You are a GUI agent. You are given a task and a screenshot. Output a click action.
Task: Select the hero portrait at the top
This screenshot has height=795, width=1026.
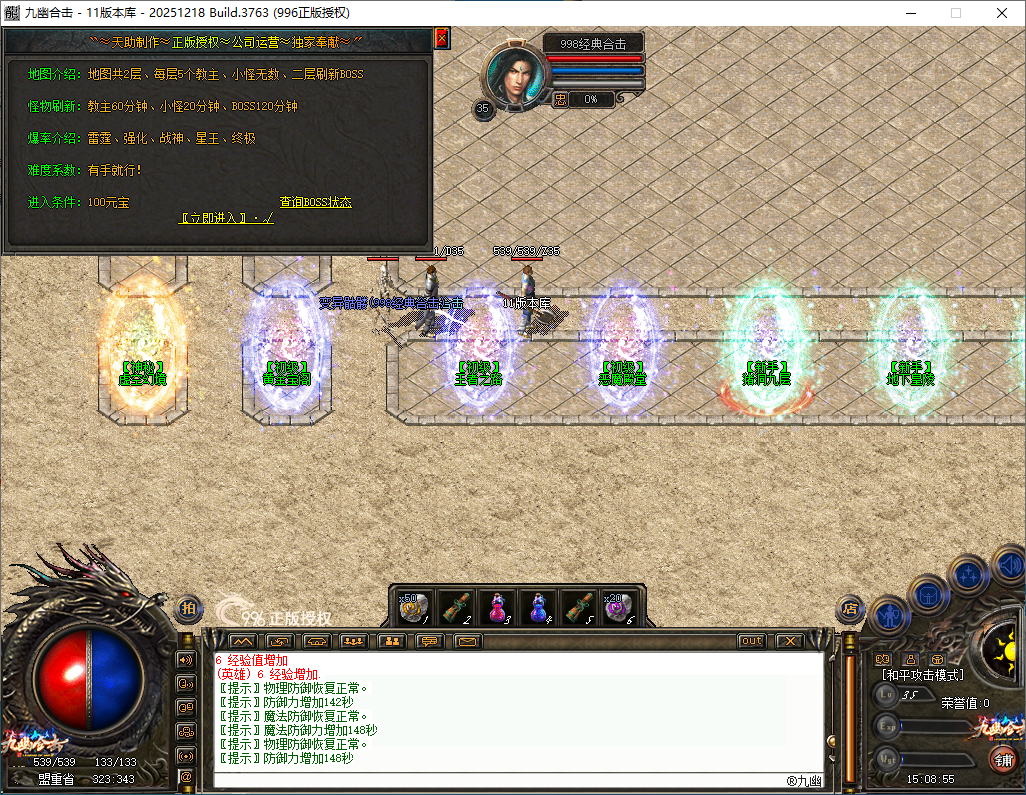[x=516, y=76]
